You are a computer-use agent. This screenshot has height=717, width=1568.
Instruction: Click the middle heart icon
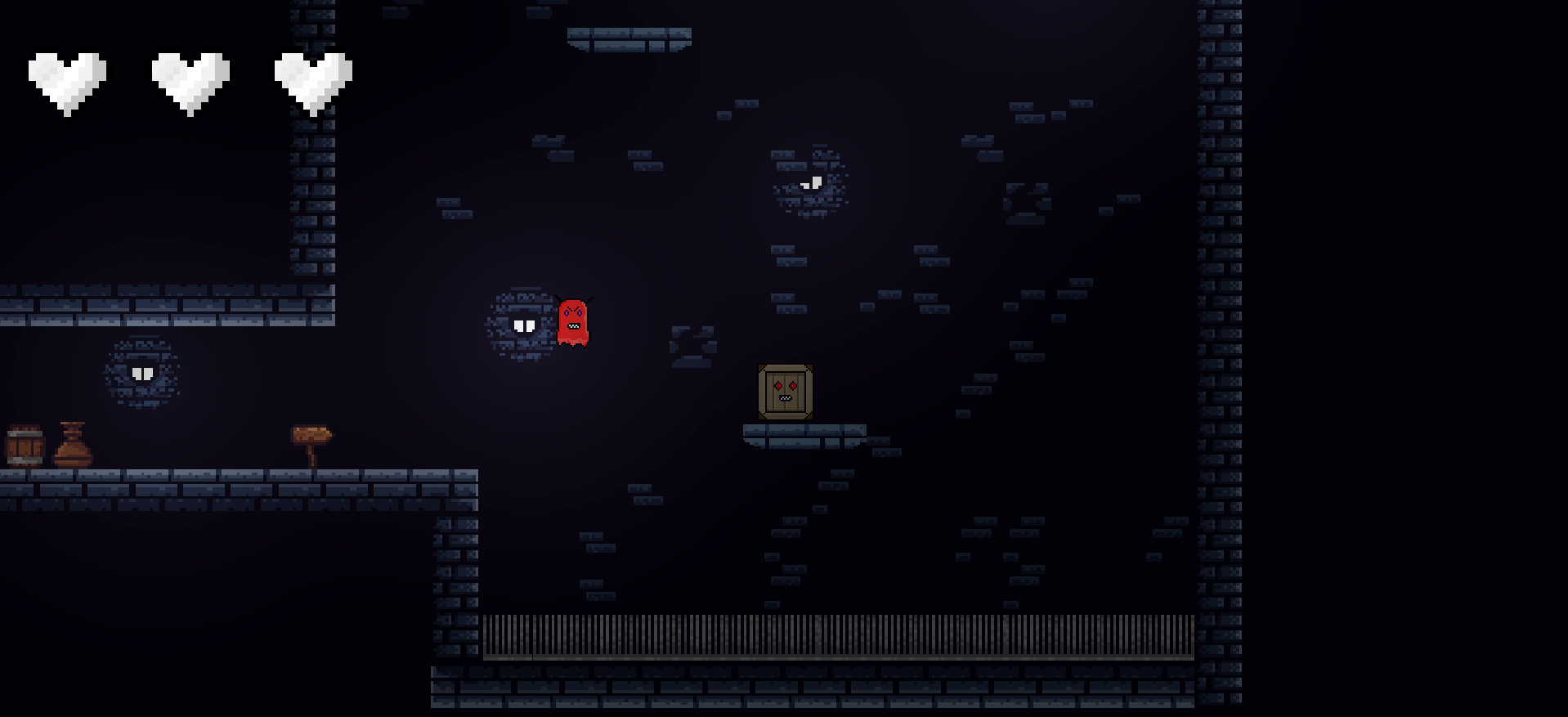coord(190,78)
